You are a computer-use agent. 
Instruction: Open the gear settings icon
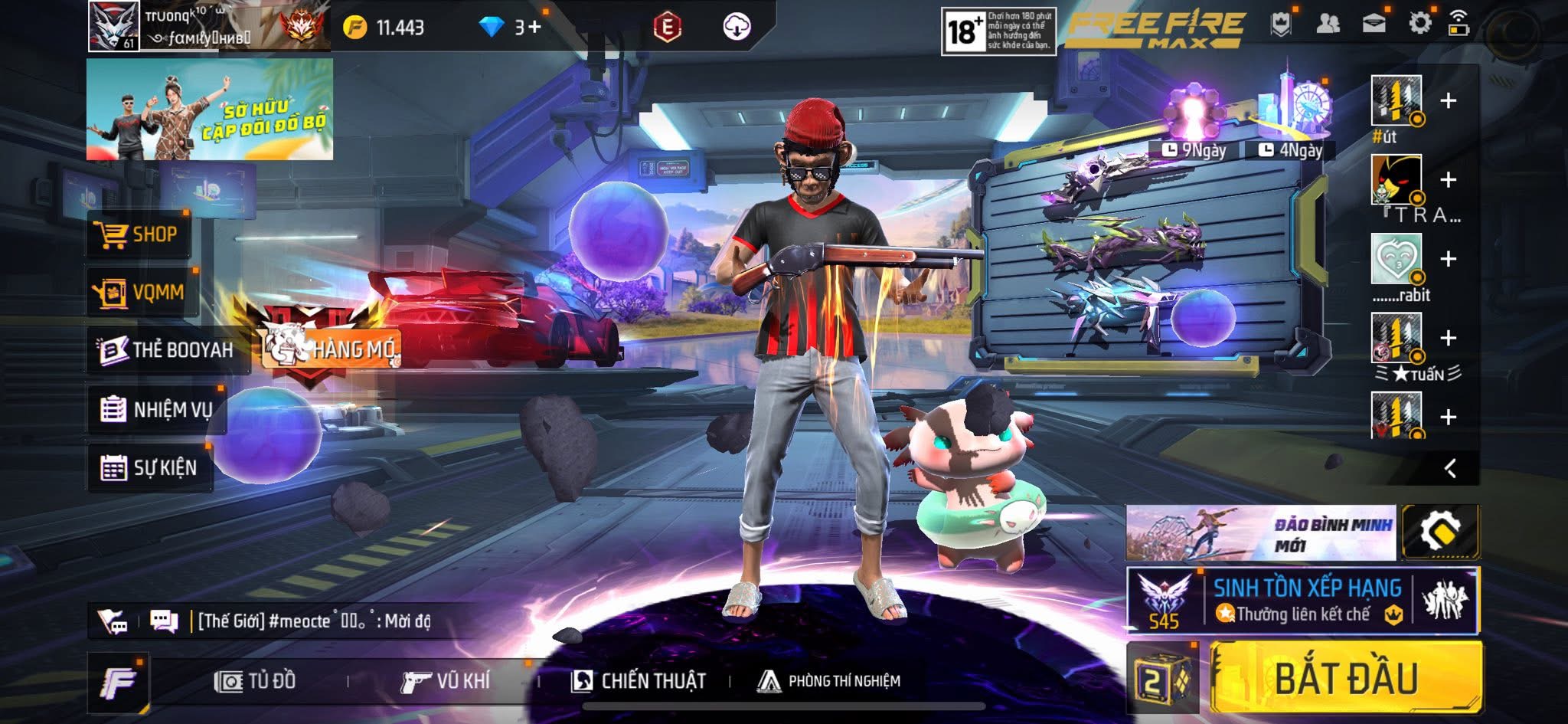pyautogui.click(x=1420, y=23)
